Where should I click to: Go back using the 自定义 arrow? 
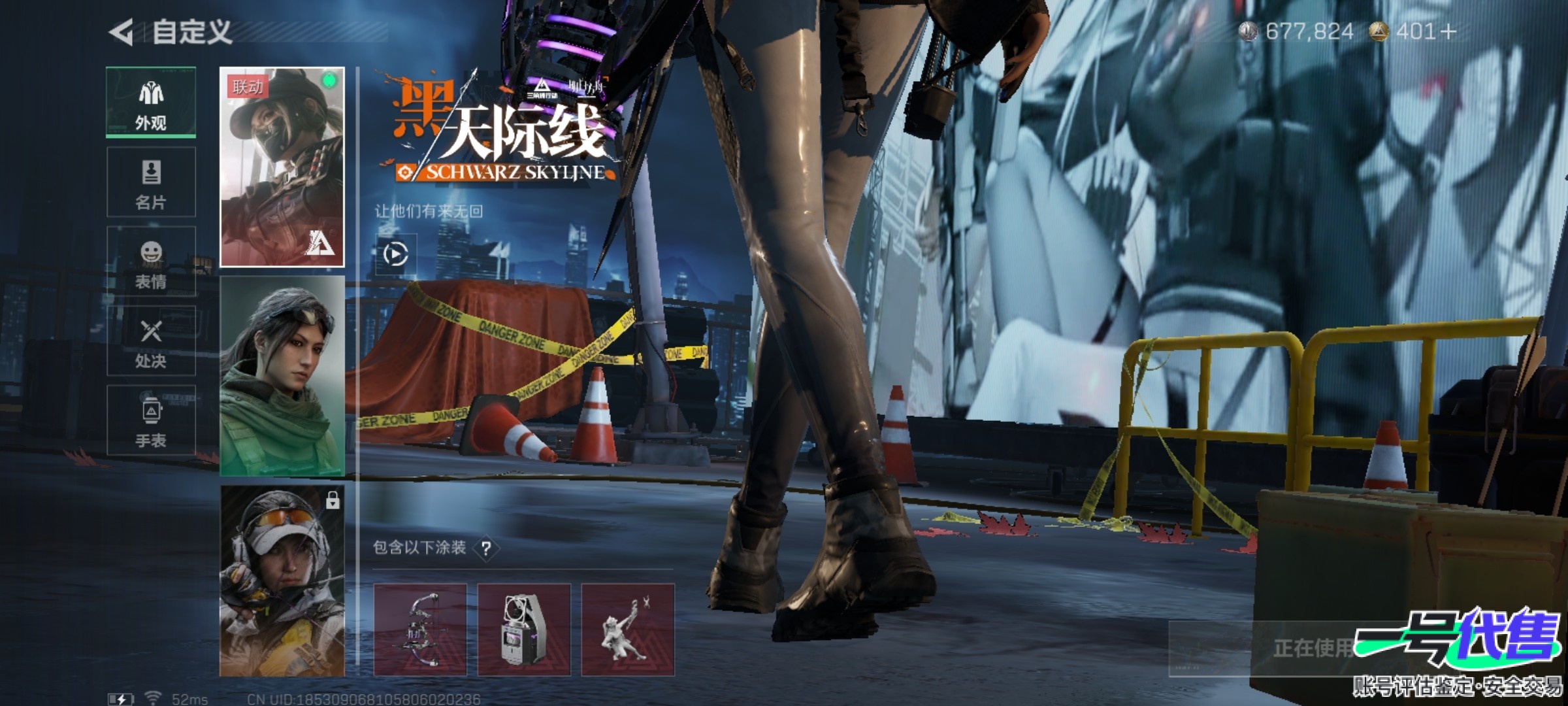(122, 32)
